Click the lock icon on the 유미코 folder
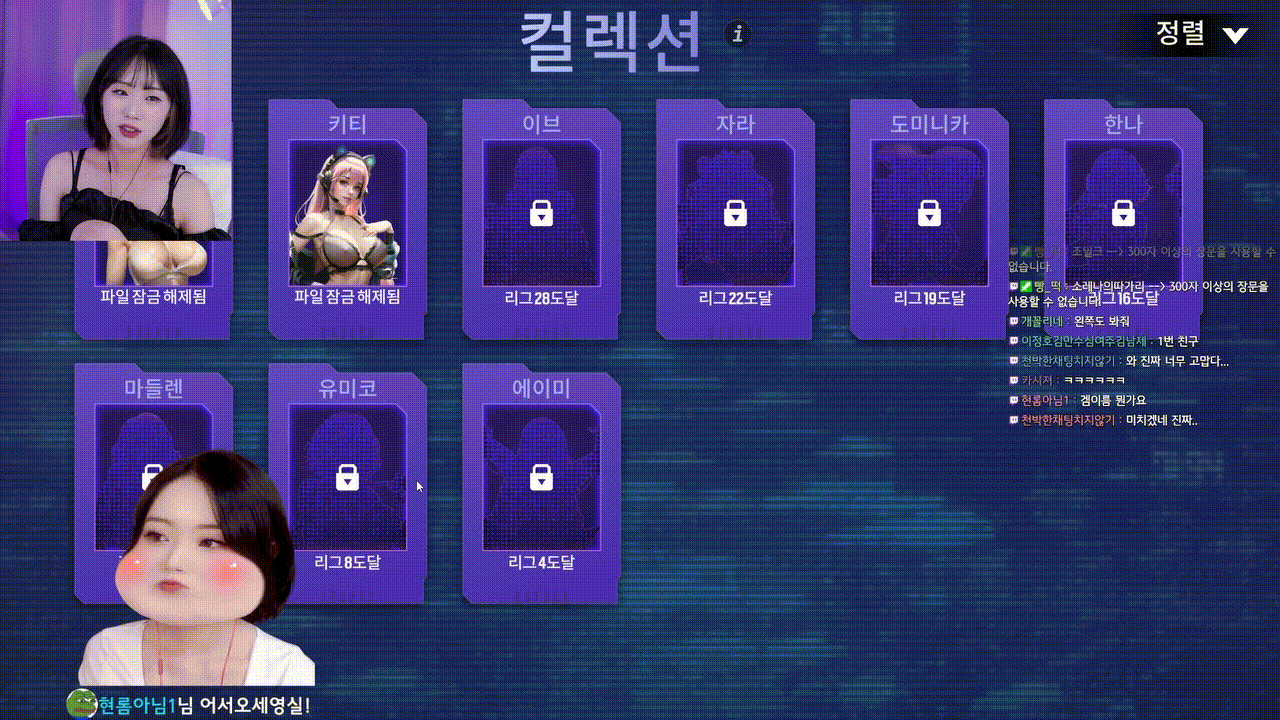 347,479
